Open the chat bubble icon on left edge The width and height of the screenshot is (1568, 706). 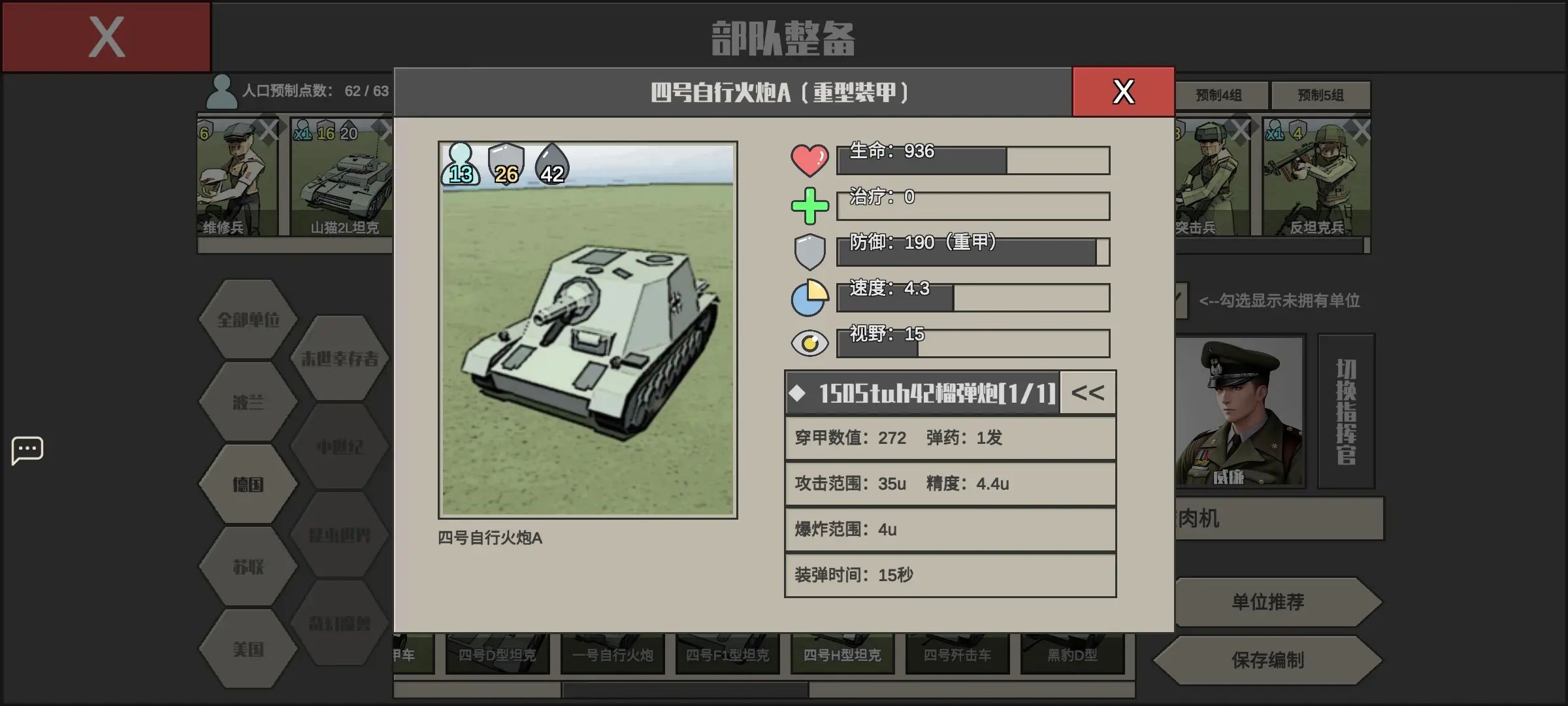coord(27,450)
